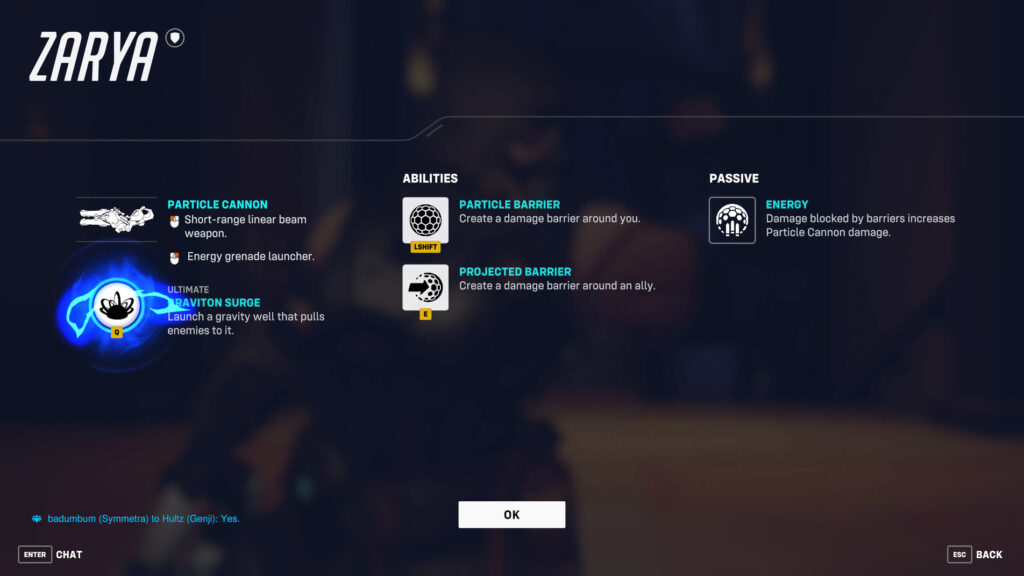The image size is (1024, 576).
Task: Go back using the Back button
Action: tap(975, 554)
